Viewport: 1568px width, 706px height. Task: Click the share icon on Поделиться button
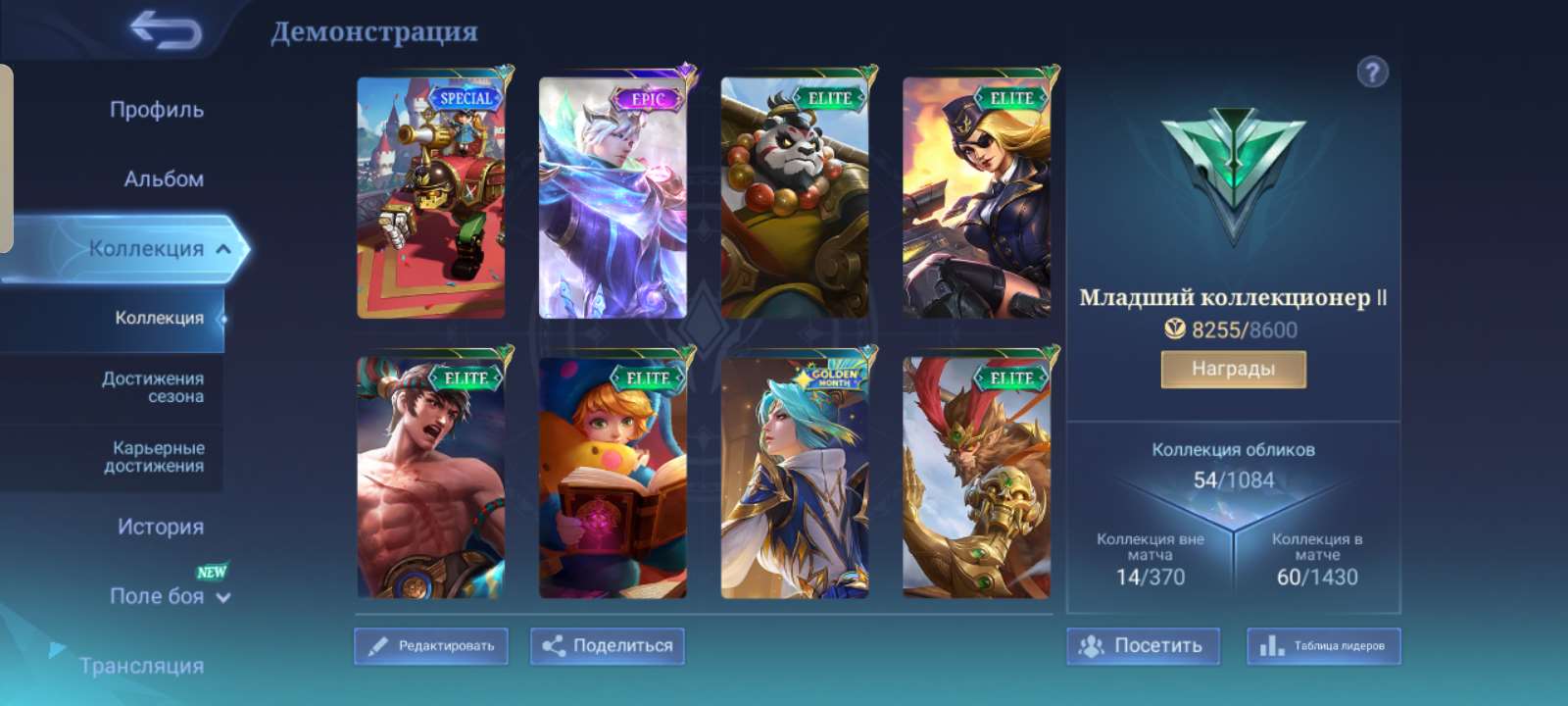click(x=556, y=646)
